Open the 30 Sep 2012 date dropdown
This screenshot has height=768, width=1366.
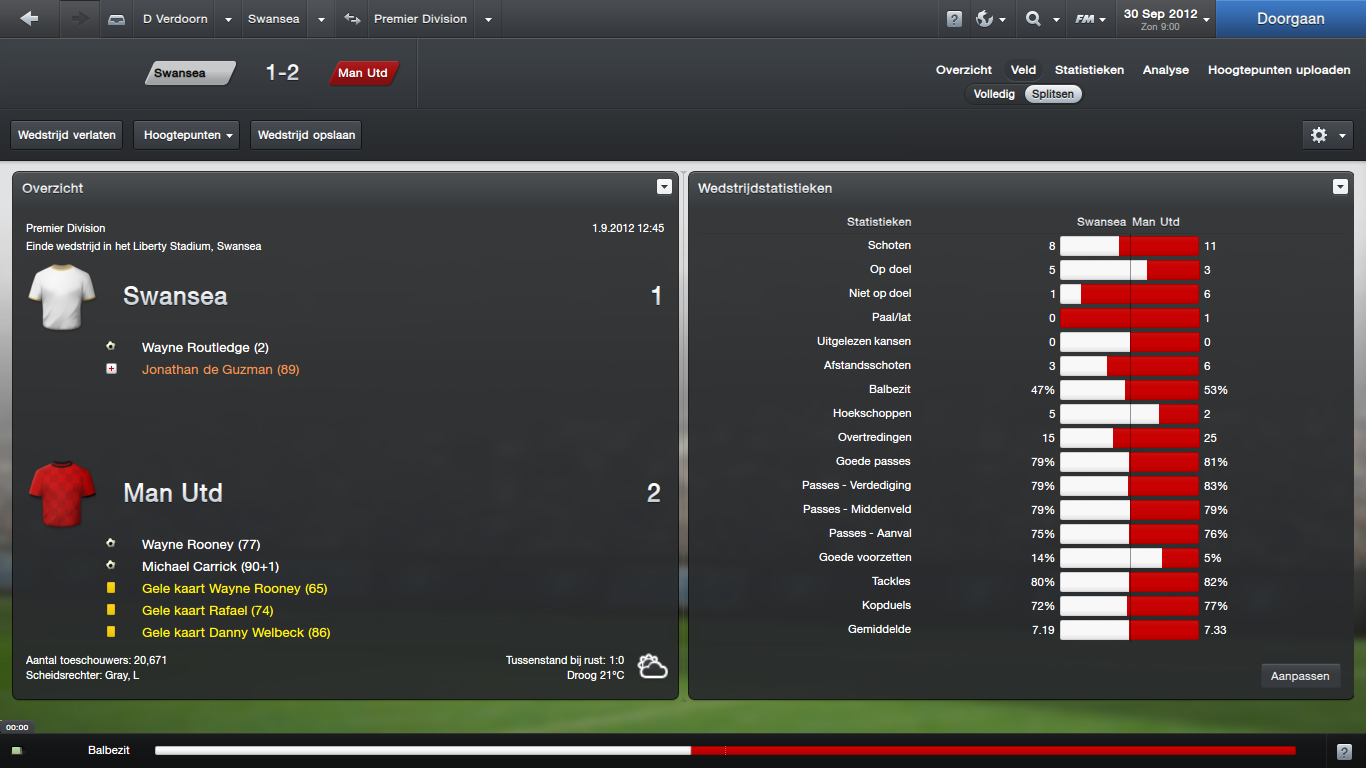point(1166,19)
